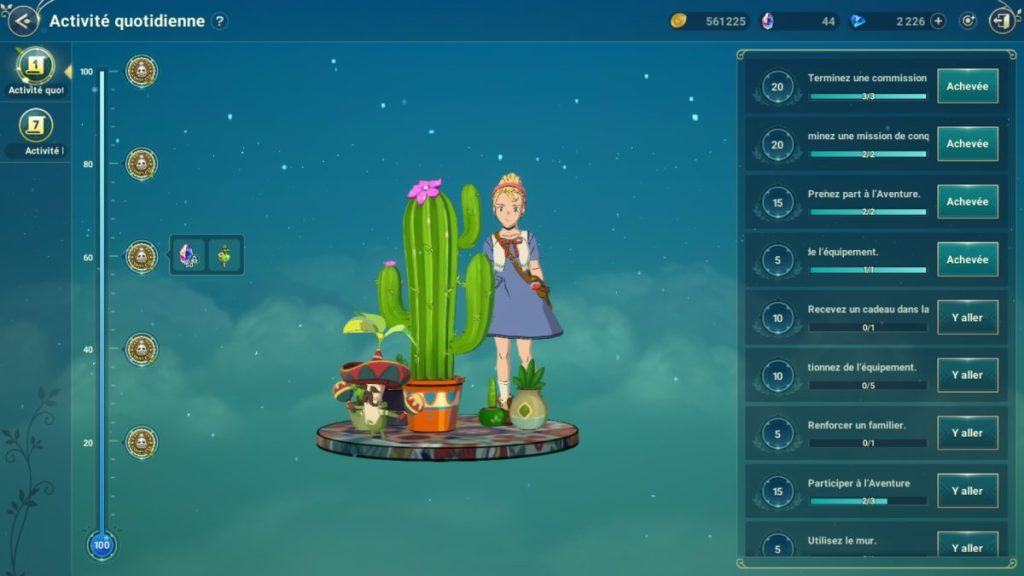Go to 'Participer à l'Aventure' task
This screenshot has width=1024, height=576.
point(967,491)
